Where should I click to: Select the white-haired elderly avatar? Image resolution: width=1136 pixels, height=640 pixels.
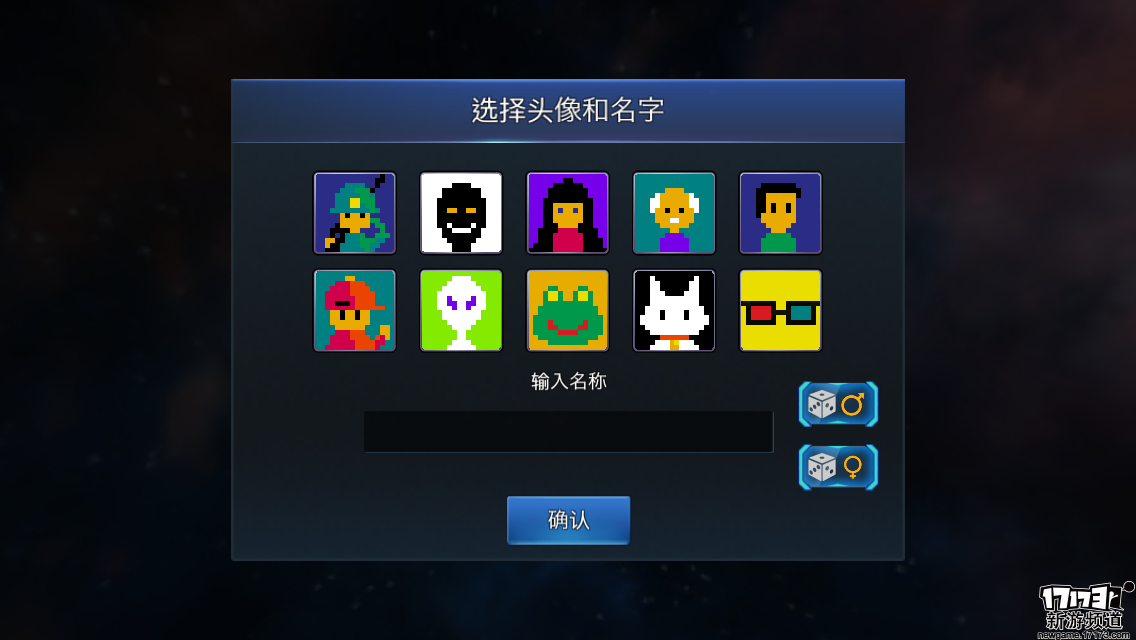tap(674, 213)
